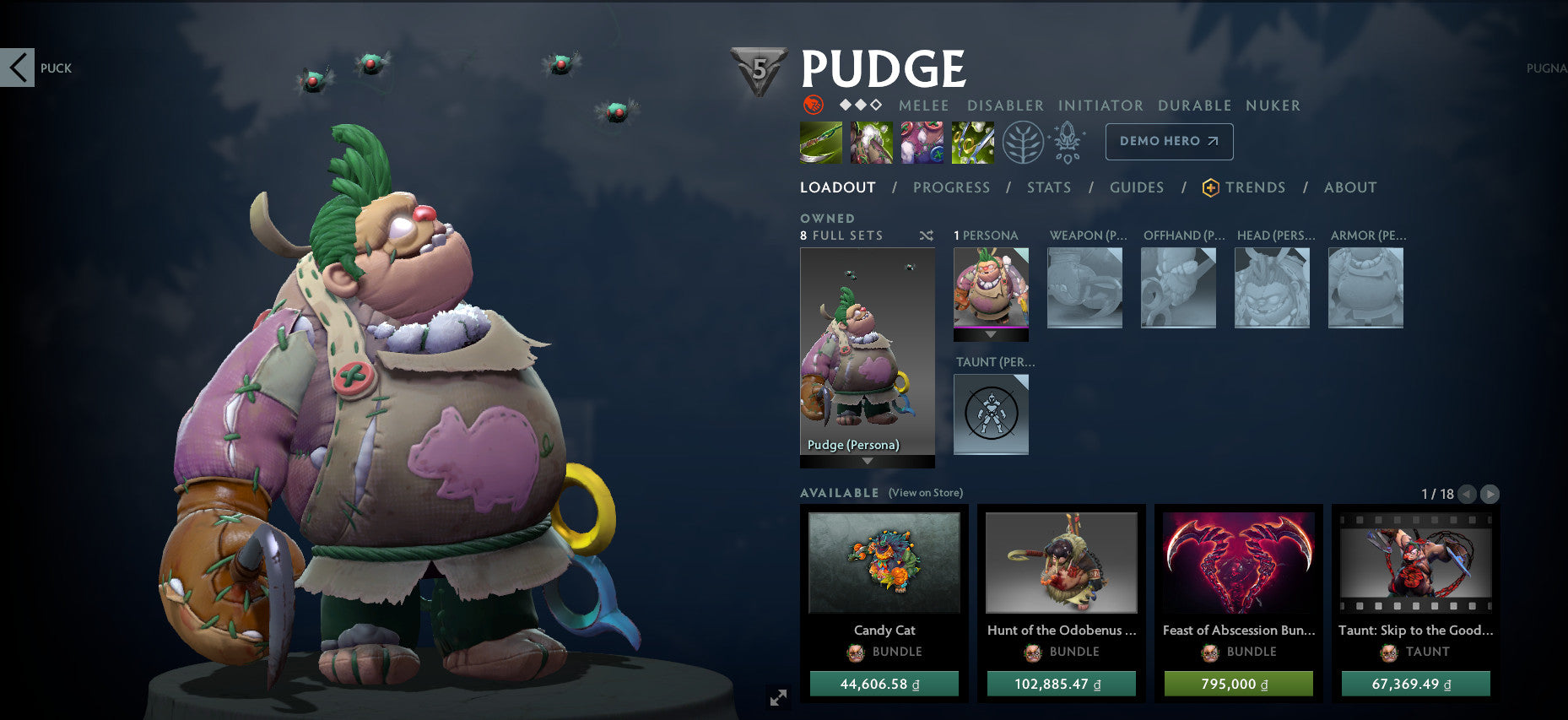Switch to the GUIDES tab
This screenshot has height=720, width=1568.
1137,187
